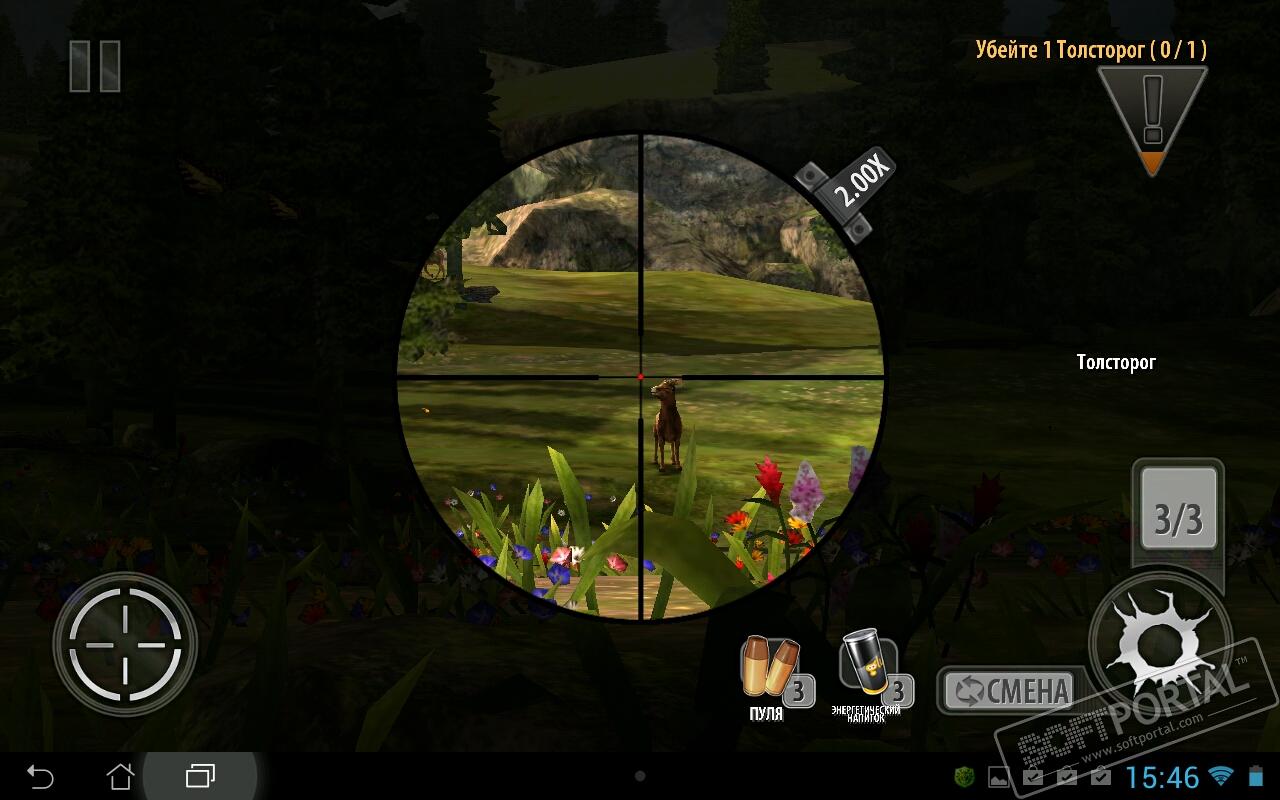Screen dimensions: 1280x800
Task: Open the Android home screen
Action: pyautogui.click(x=120, y=776)
